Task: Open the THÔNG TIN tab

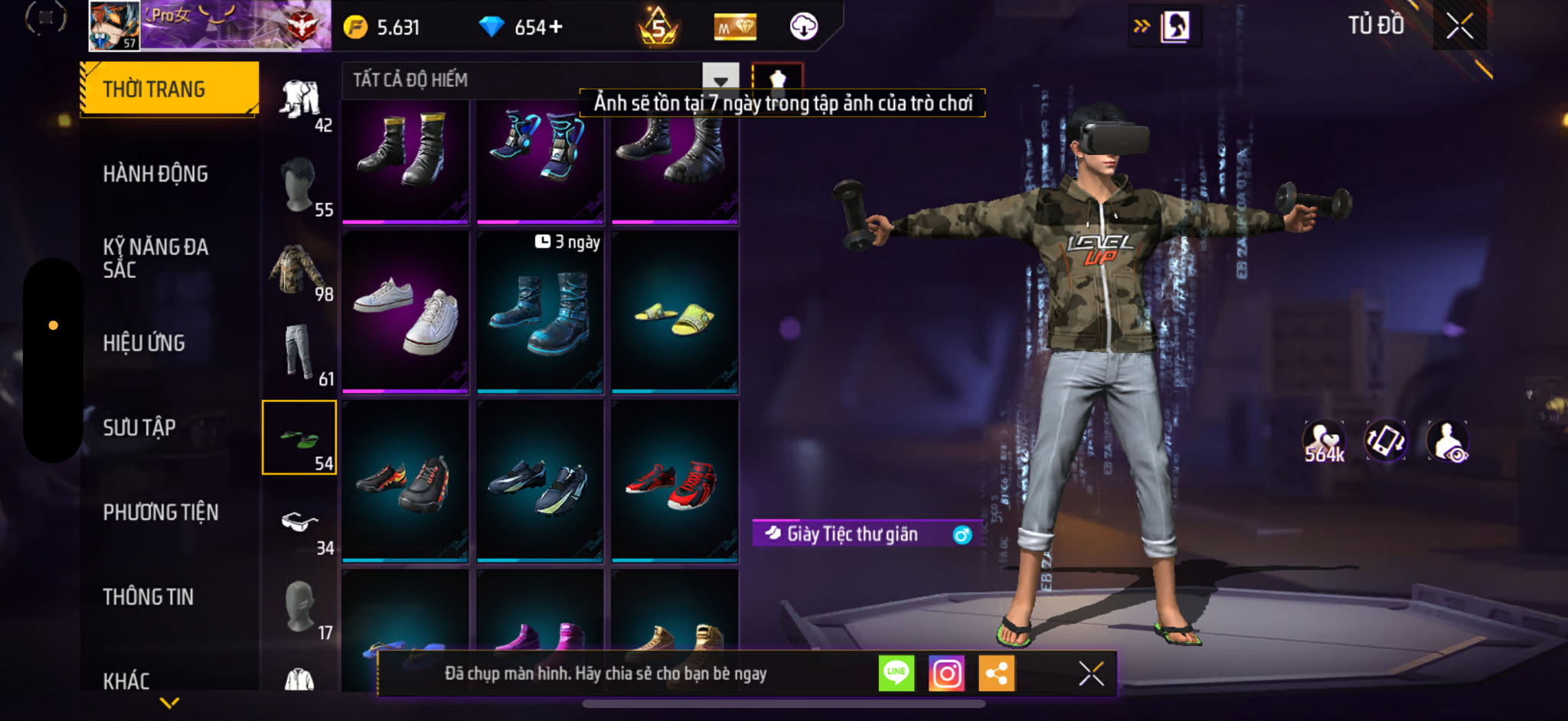Action: coord(149,597)
